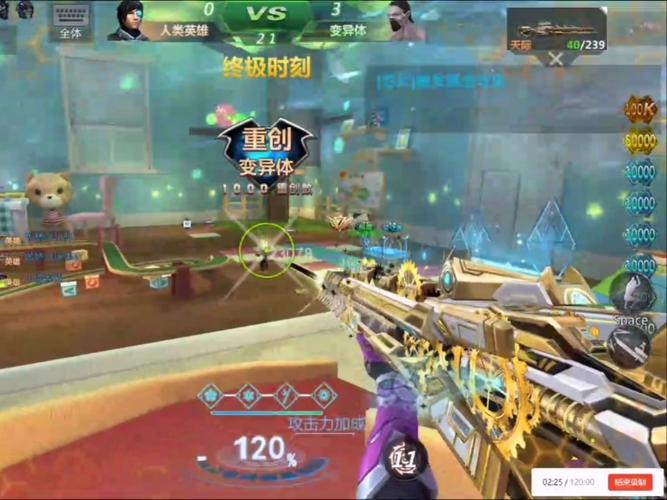Click the X icon under the weapon panel
This screenshot has height=500, width=667.
(556, 59)
